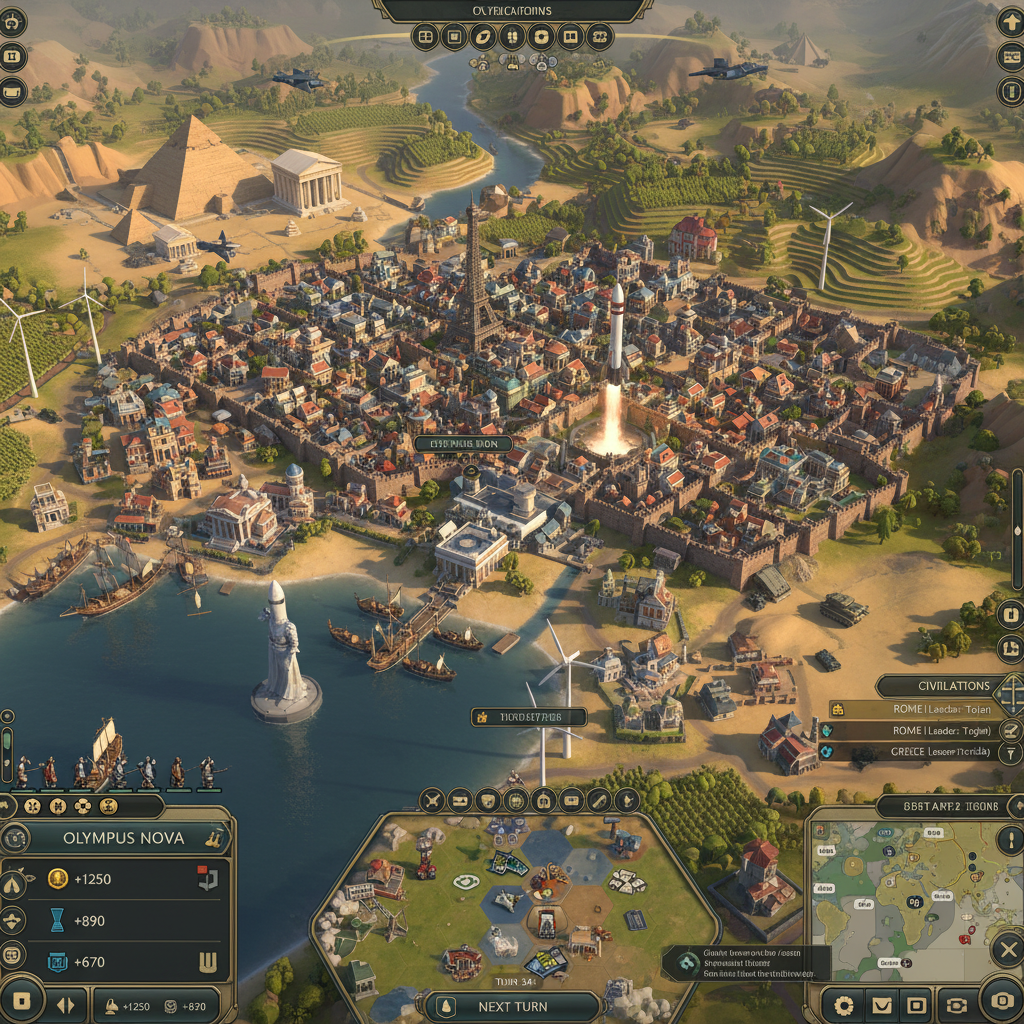Select the Olympus Nova city label on map
The image size is (1024, 1024).
(x=463, y=443)
